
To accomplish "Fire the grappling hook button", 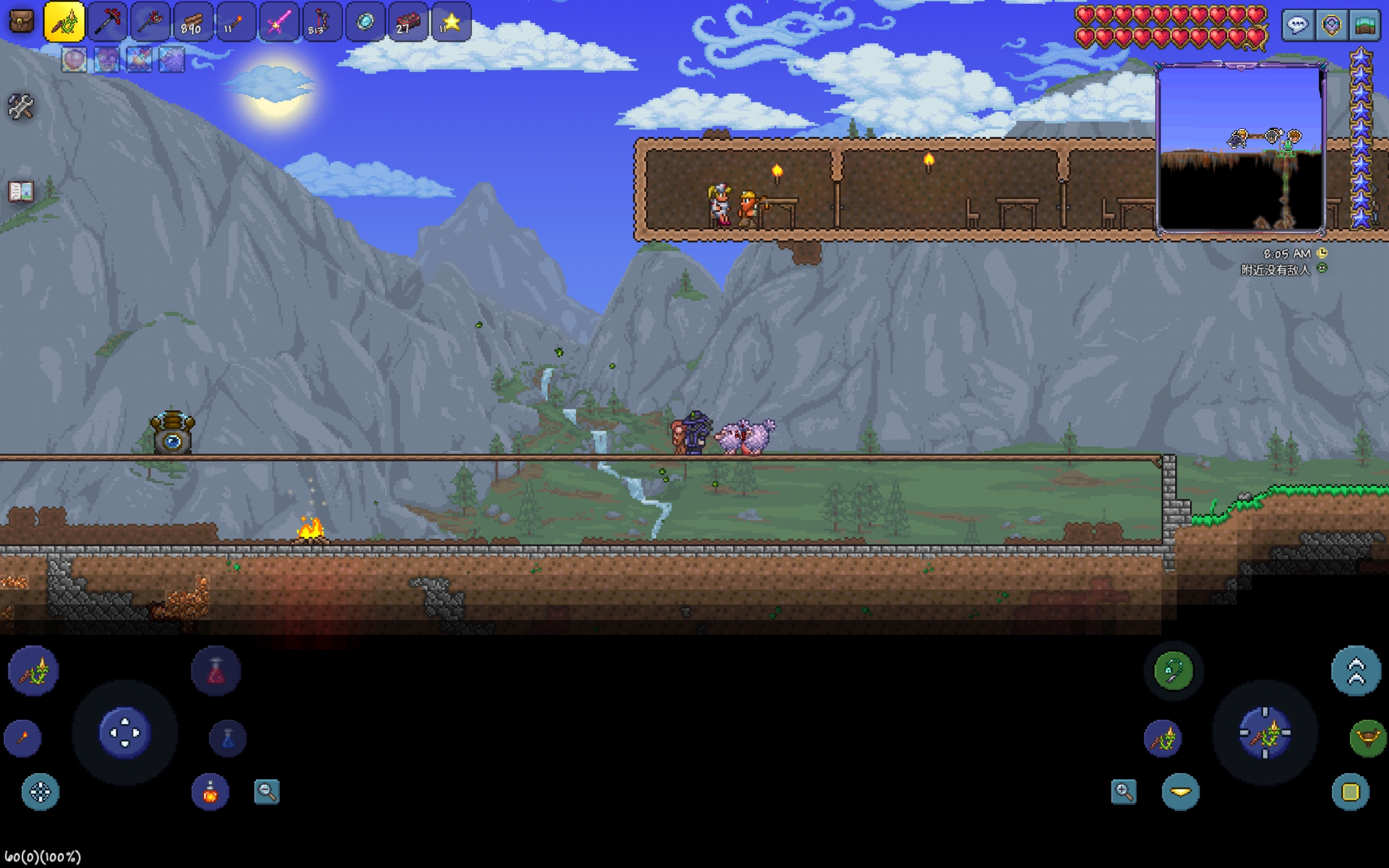I will 1173,671.
